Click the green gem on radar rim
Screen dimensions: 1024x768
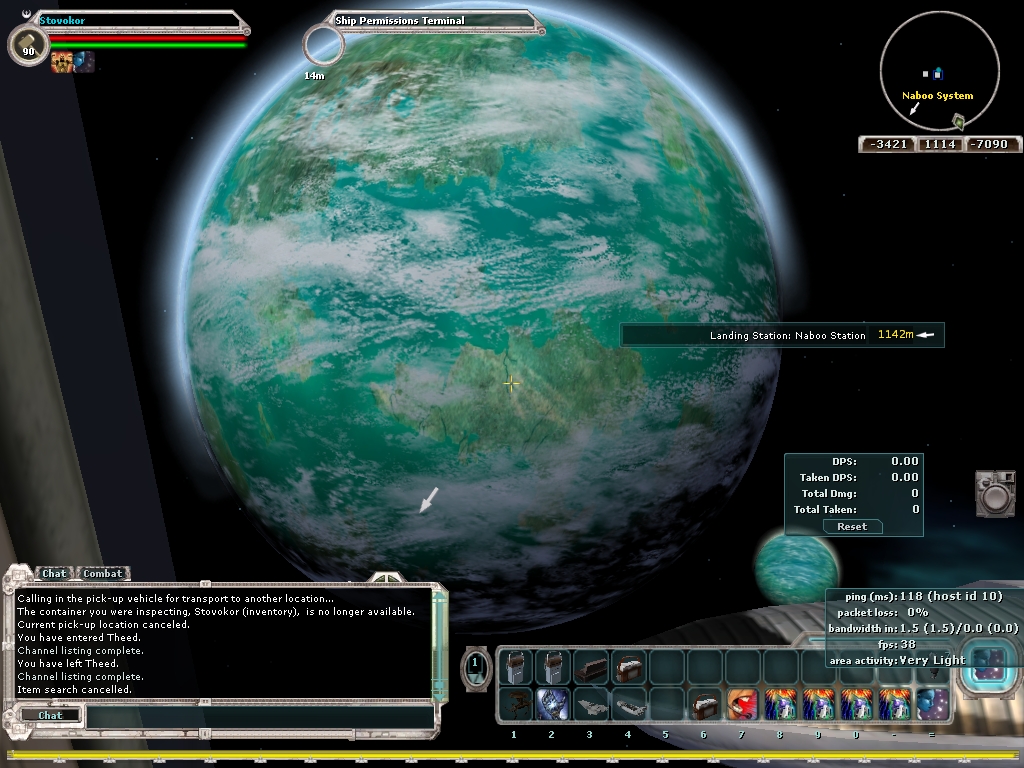coord(958,122)
